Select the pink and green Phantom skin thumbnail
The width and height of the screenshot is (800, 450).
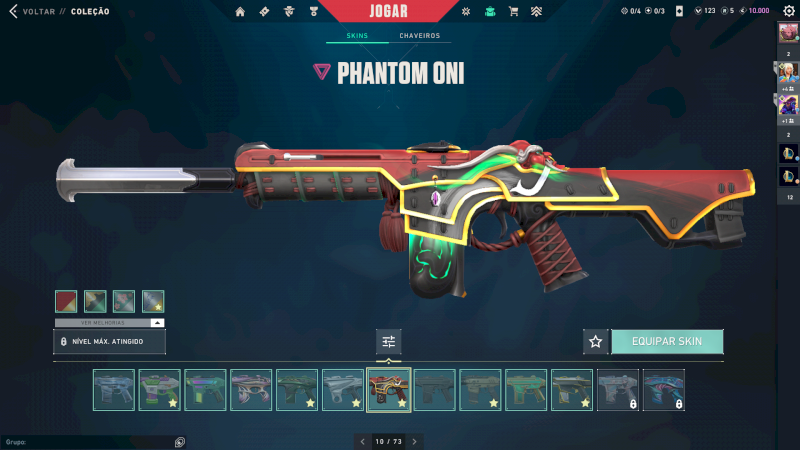pyautogui.click(x=160, y=390)
